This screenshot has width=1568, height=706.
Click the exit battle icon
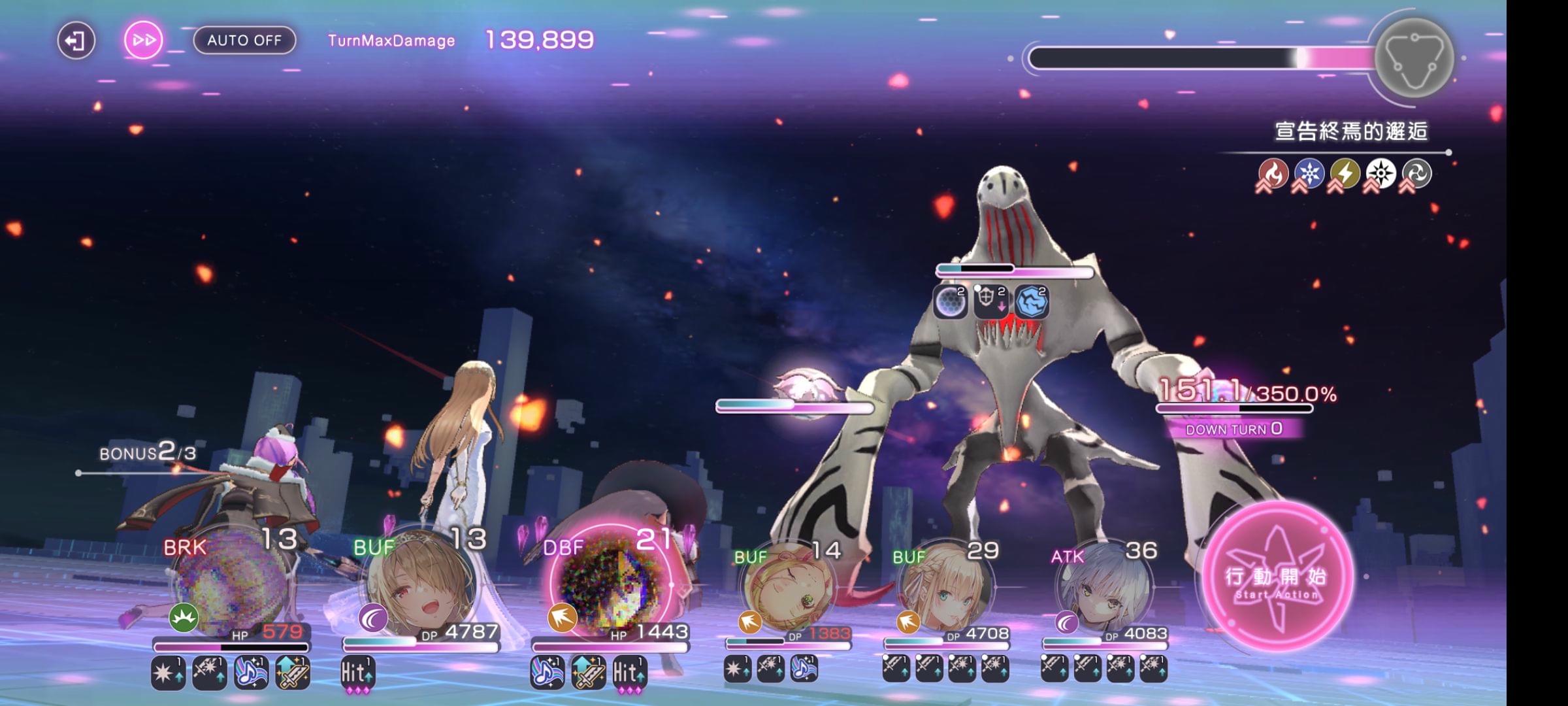(76, 41)
